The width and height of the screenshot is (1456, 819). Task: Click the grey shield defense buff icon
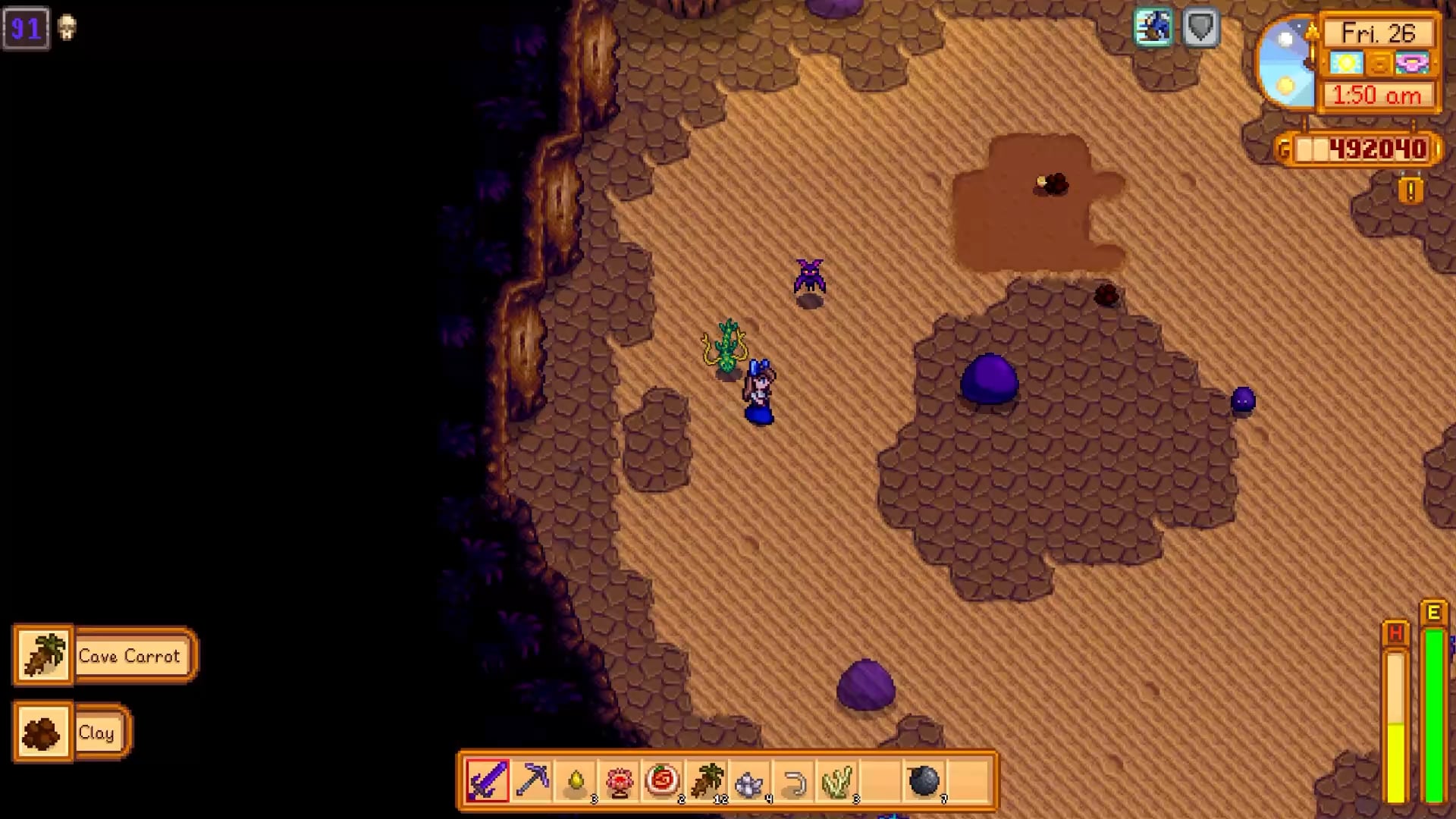point(1200,29)
